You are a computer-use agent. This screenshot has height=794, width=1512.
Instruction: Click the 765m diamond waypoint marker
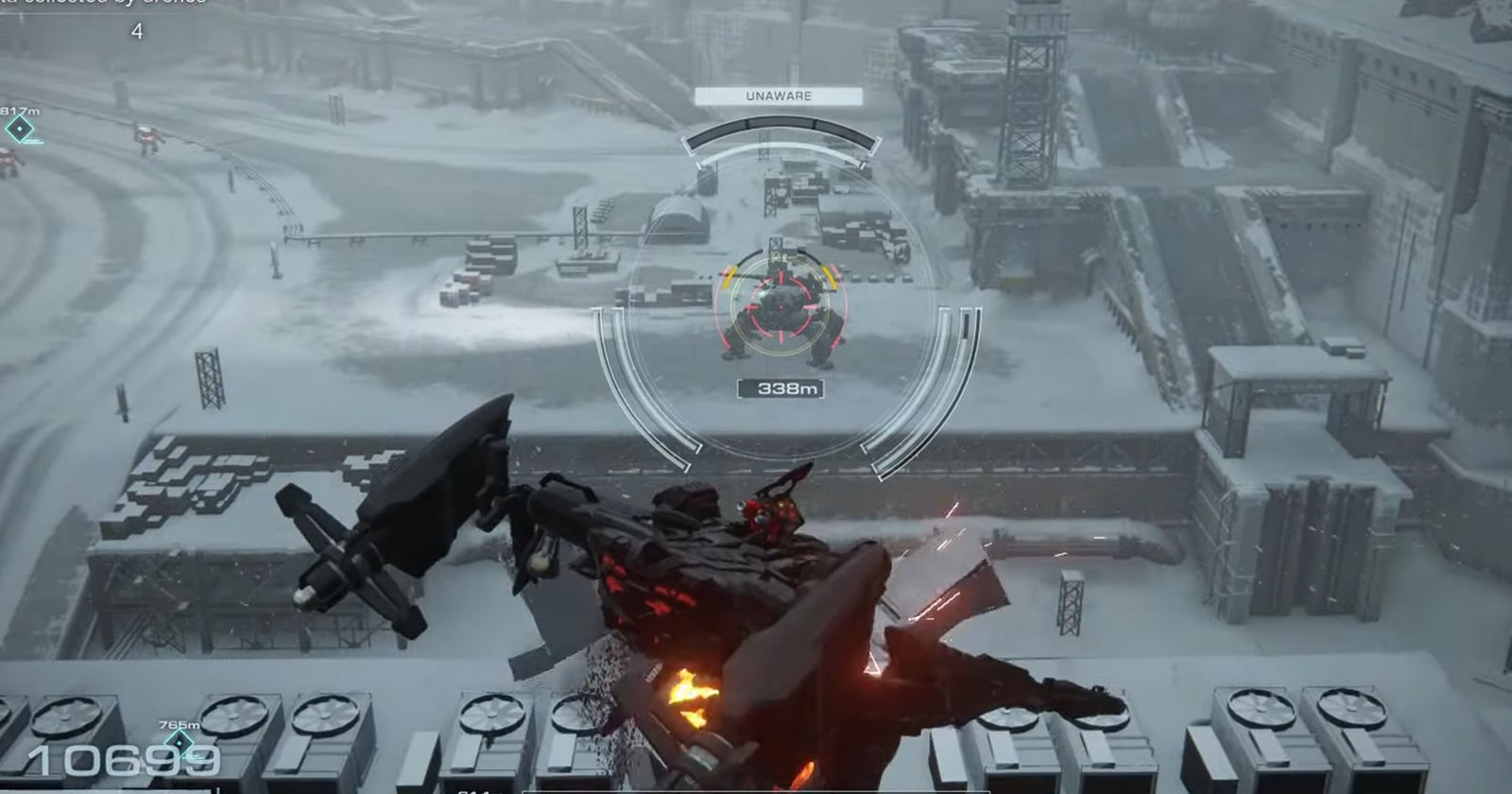180,743
